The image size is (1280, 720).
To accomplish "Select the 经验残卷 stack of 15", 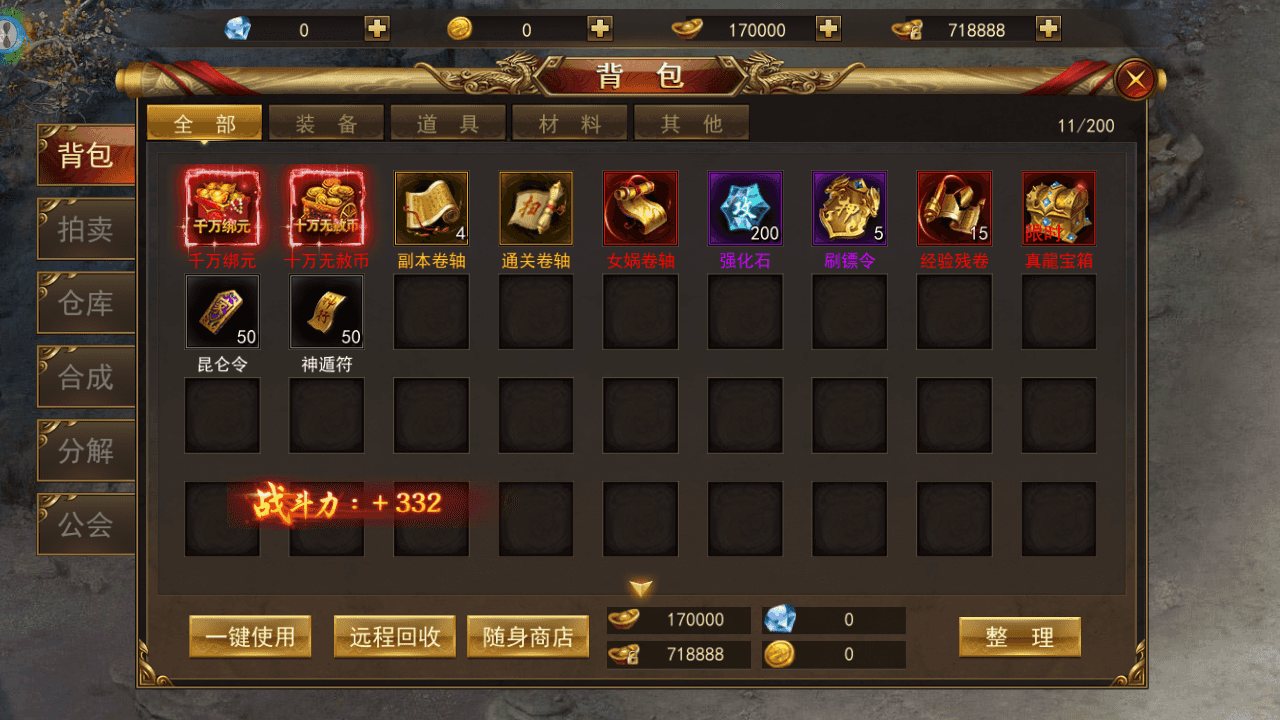I will (953, 208).
